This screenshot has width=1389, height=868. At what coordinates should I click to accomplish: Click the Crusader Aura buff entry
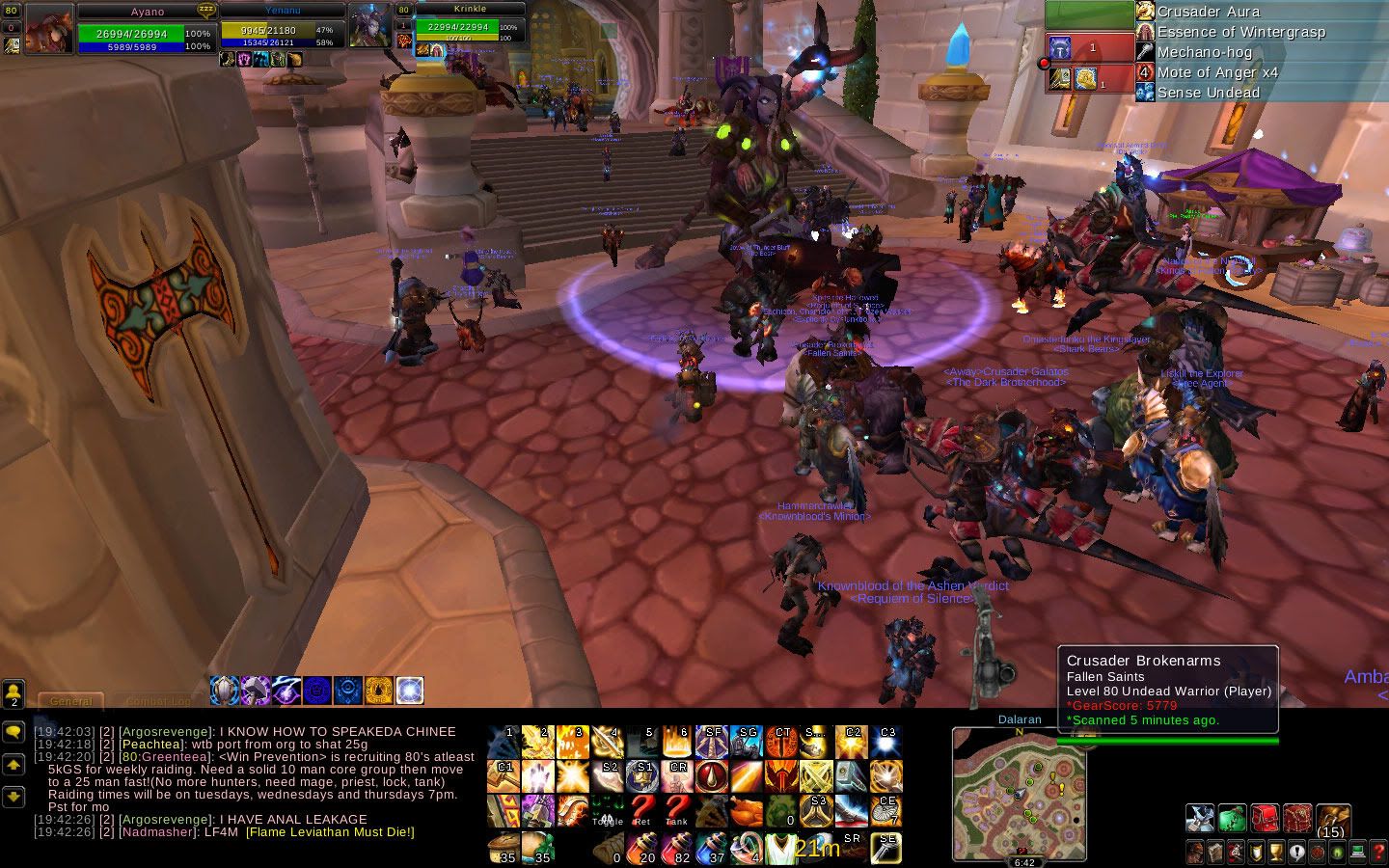(x=1209, y=12)
